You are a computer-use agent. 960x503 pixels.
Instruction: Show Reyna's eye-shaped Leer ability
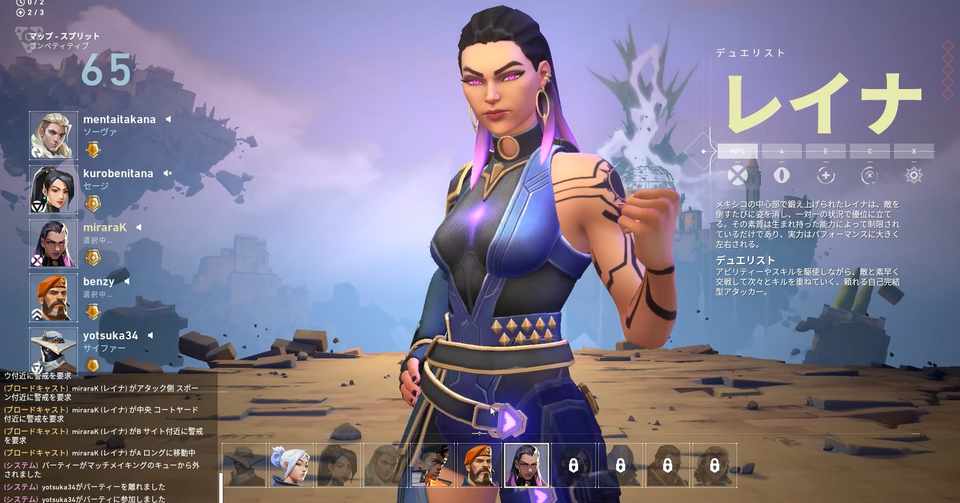tap(782, 175)
